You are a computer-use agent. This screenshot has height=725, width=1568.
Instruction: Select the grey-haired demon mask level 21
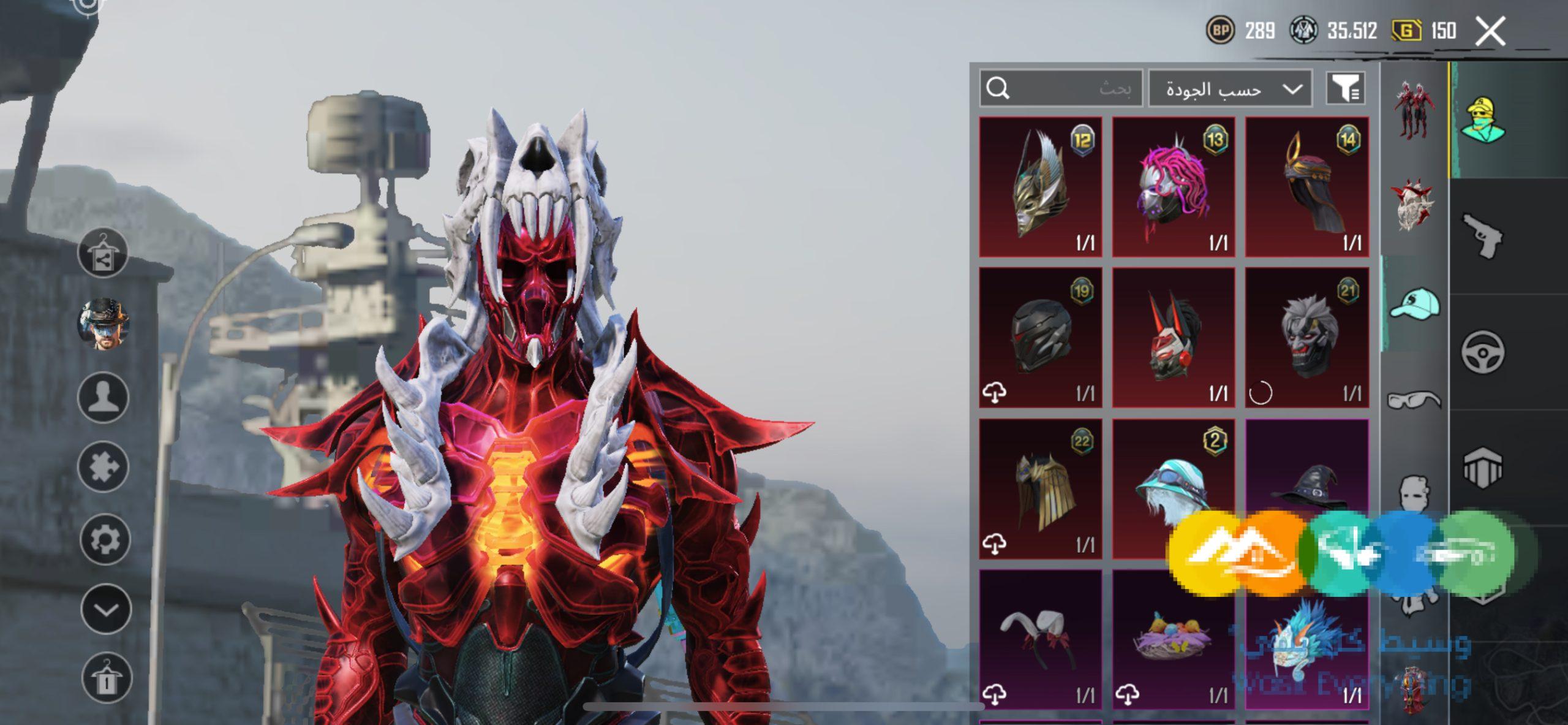click(1307, 337)
